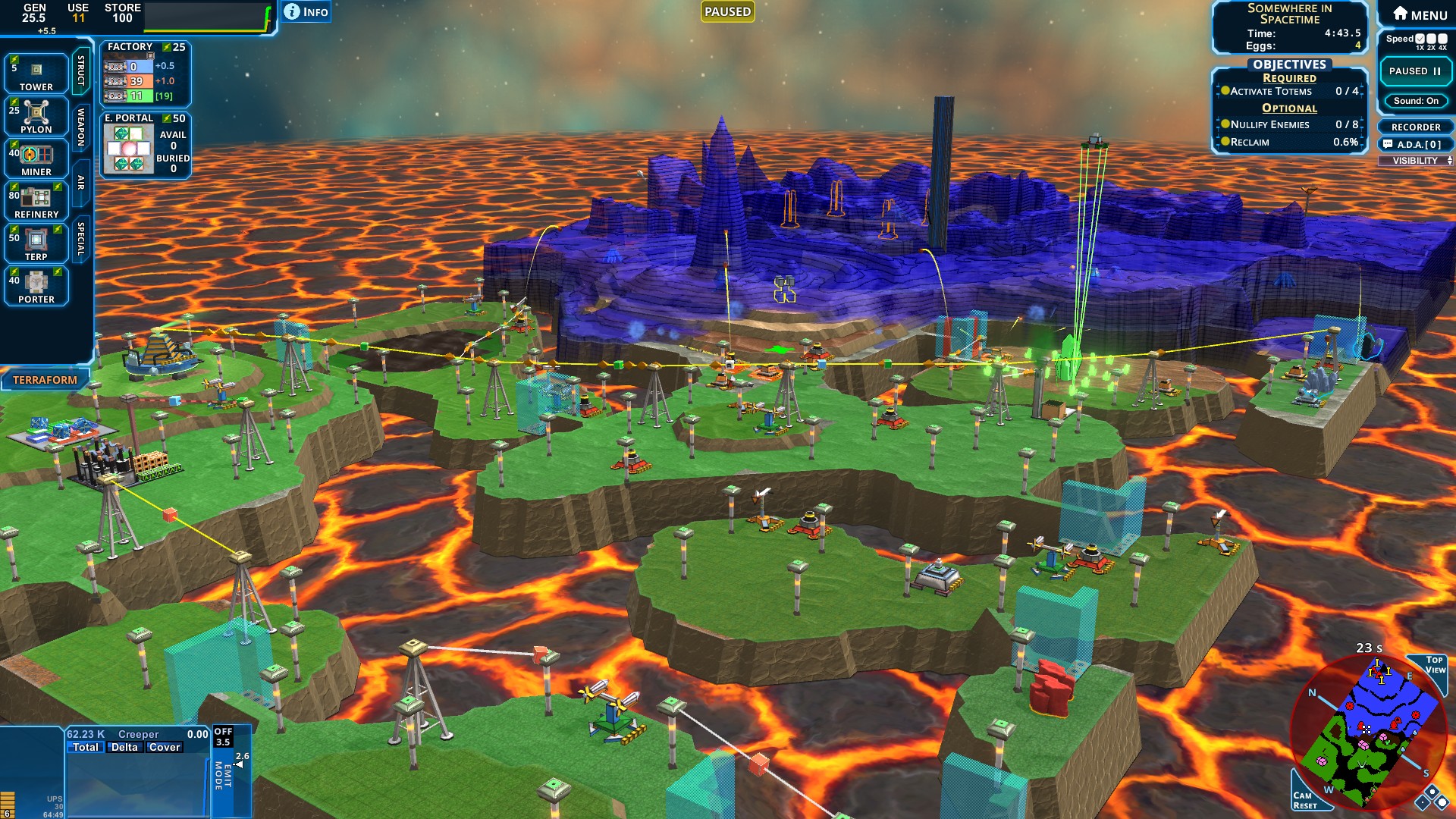Set game speed to 2X
This screenshot has height=819, width=1456.
pyautogui.click(x=1431, y=39)
